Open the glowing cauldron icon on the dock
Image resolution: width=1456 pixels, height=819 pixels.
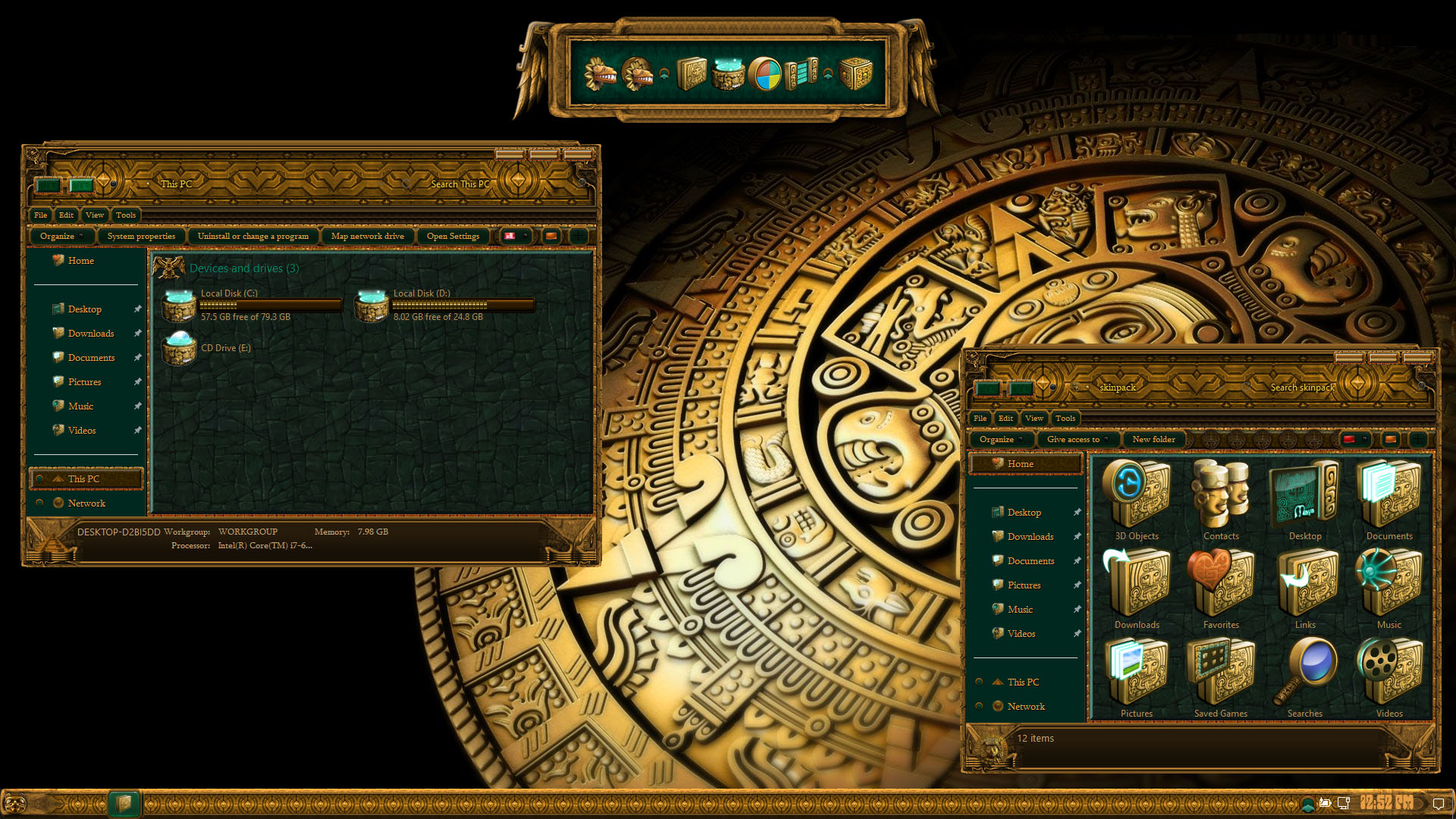[727, 74]
